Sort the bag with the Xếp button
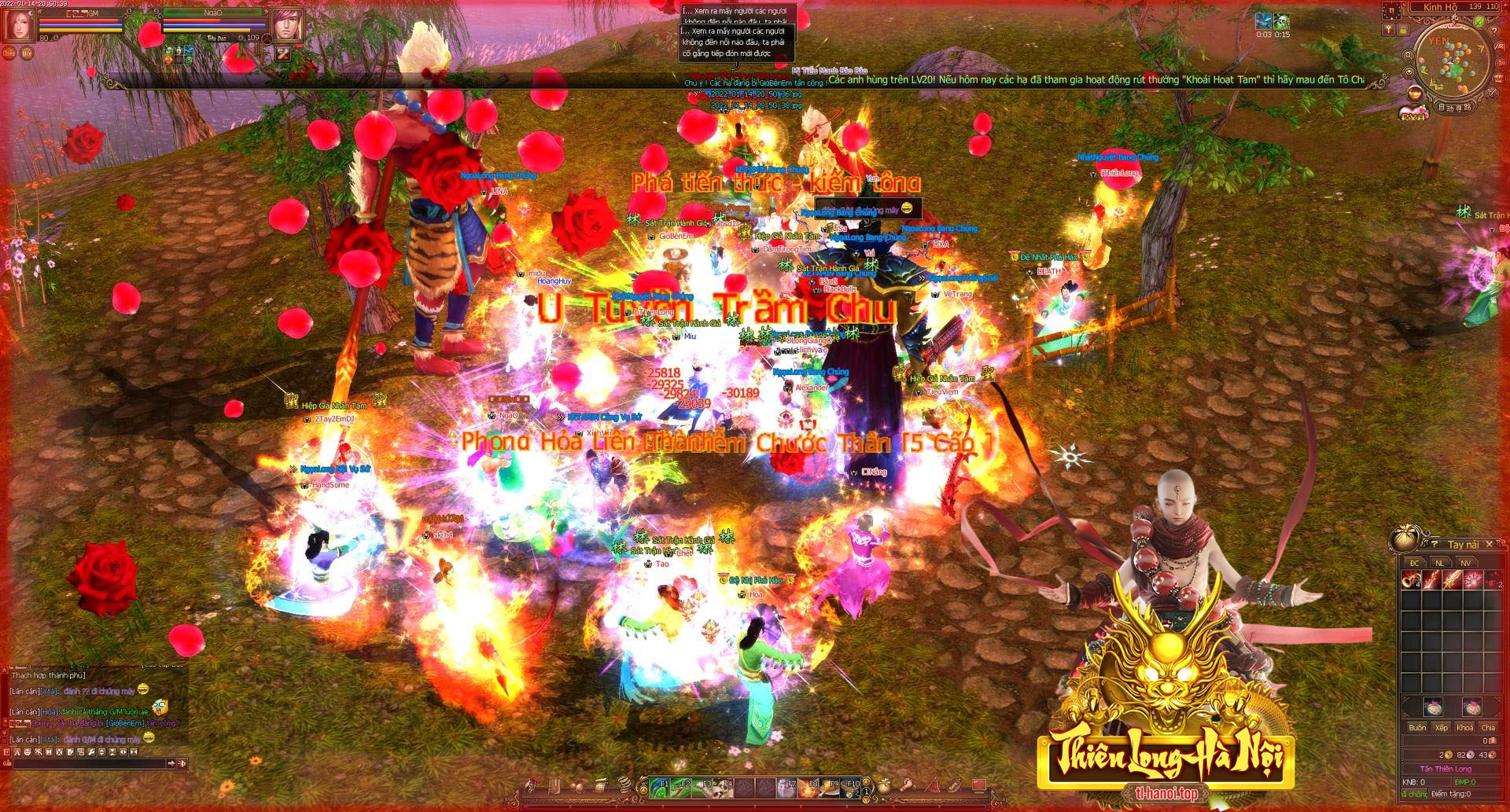1510x812 pixels. tap(1441, 727)
